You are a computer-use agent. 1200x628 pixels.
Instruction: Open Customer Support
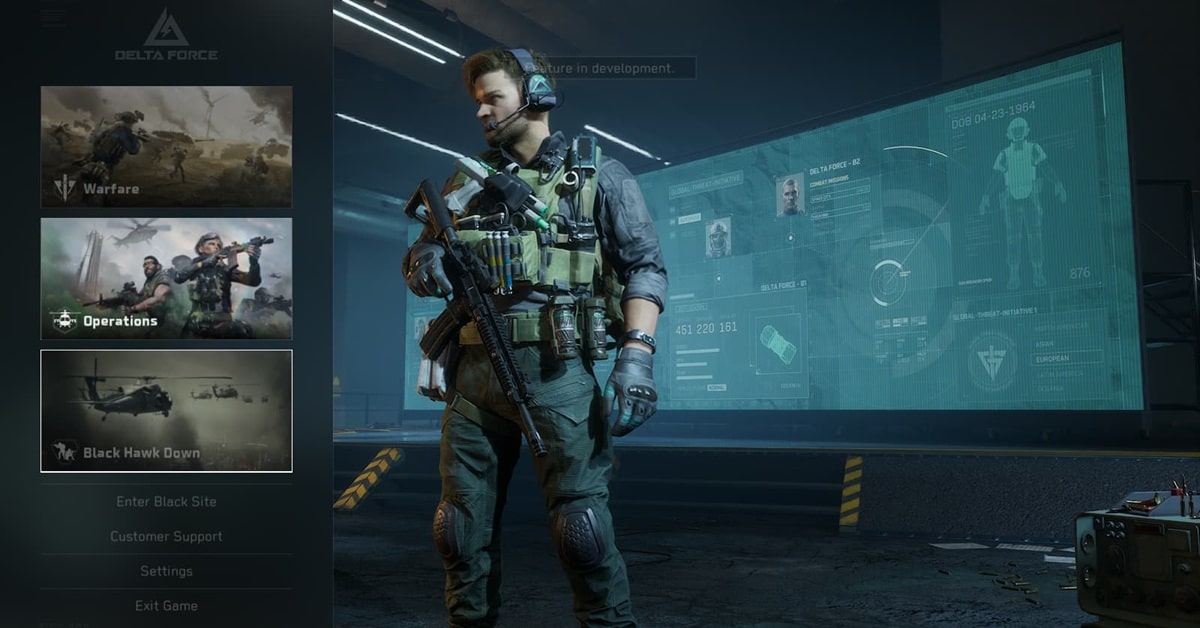coord(166,537)
